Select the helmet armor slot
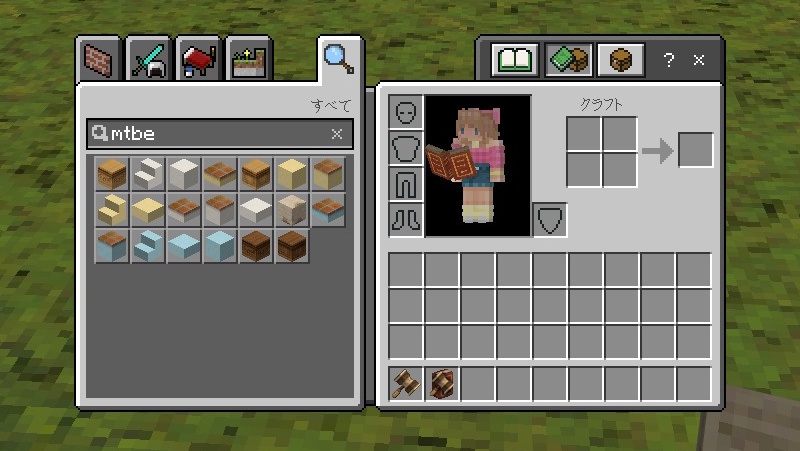This screenshot has width=800, height=451. coord(406,112)
